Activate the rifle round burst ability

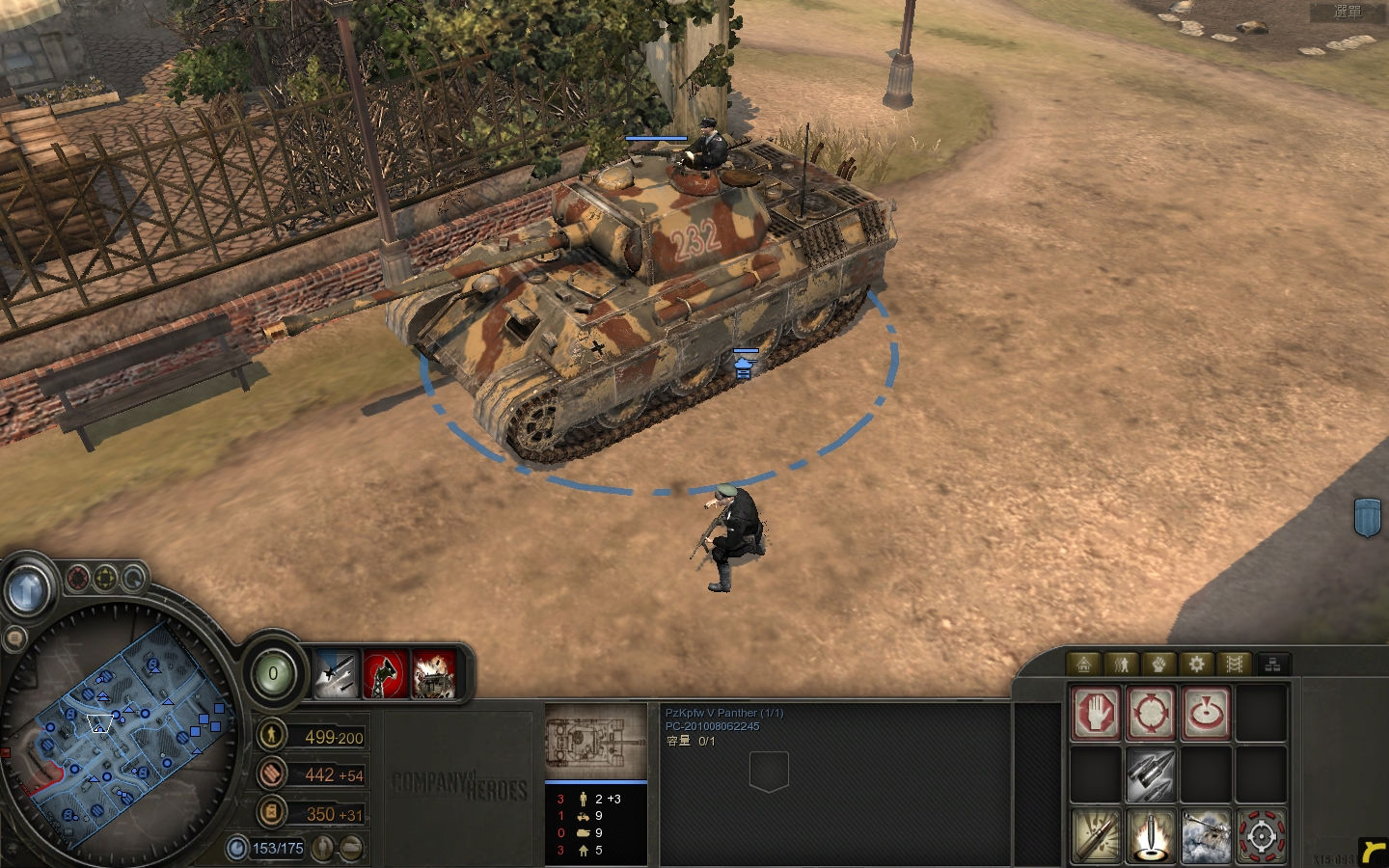click(x=1096, y=835)
